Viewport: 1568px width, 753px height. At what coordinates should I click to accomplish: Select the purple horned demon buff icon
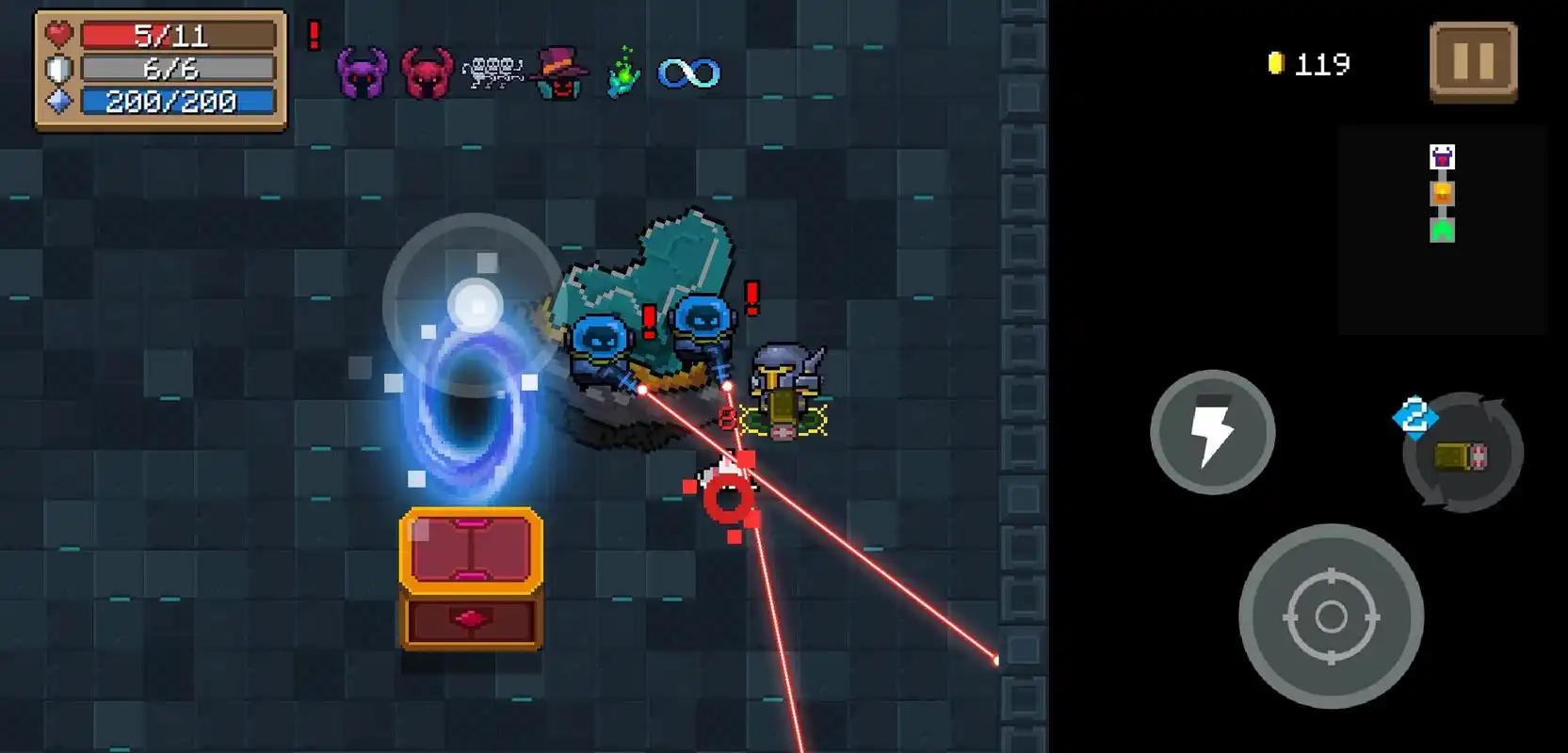[363, 72]
